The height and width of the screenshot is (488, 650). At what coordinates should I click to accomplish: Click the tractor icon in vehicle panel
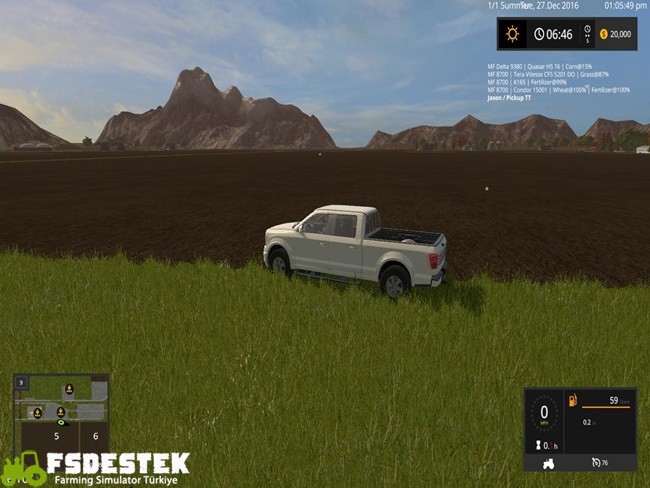[x=549, y=463]
